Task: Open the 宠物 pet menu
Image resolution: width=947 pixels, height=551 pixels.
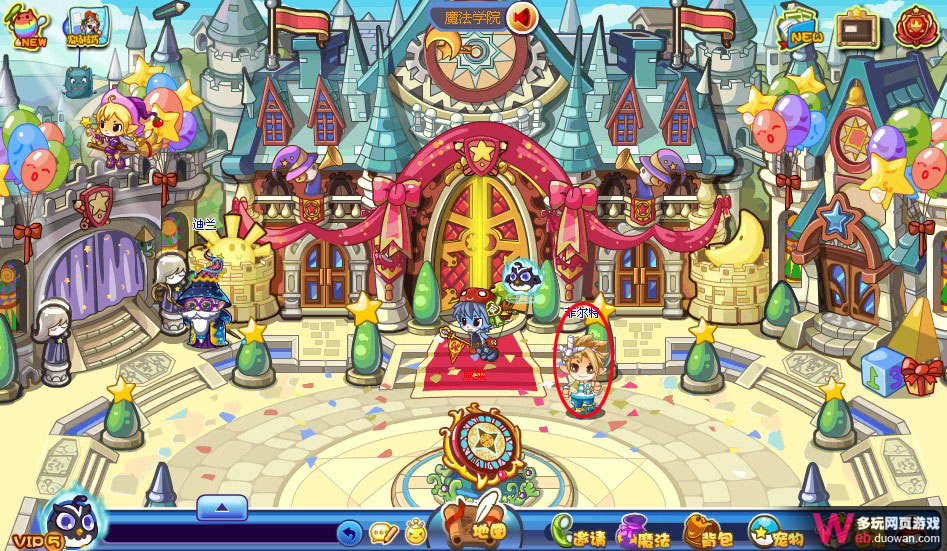Action: 778,530
